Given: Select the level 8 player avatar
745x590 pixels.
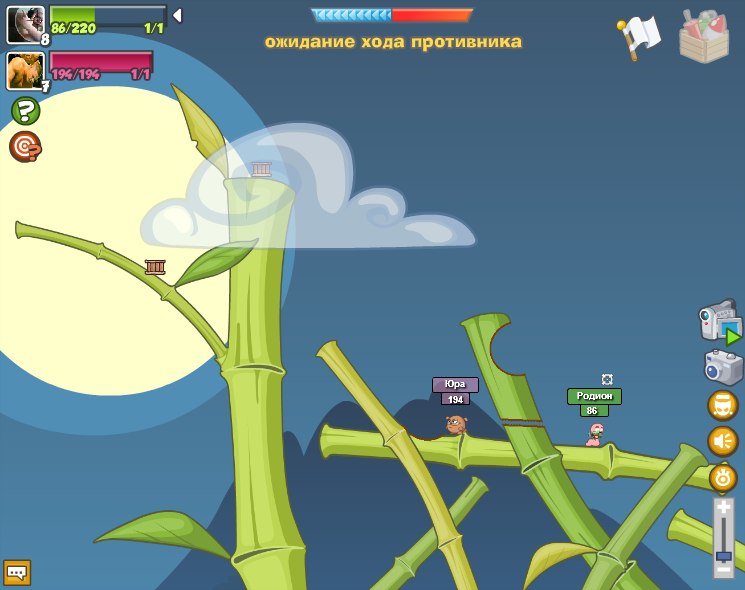Looking at the screenshot, I should pyautogui.click(x=25, y=24).
